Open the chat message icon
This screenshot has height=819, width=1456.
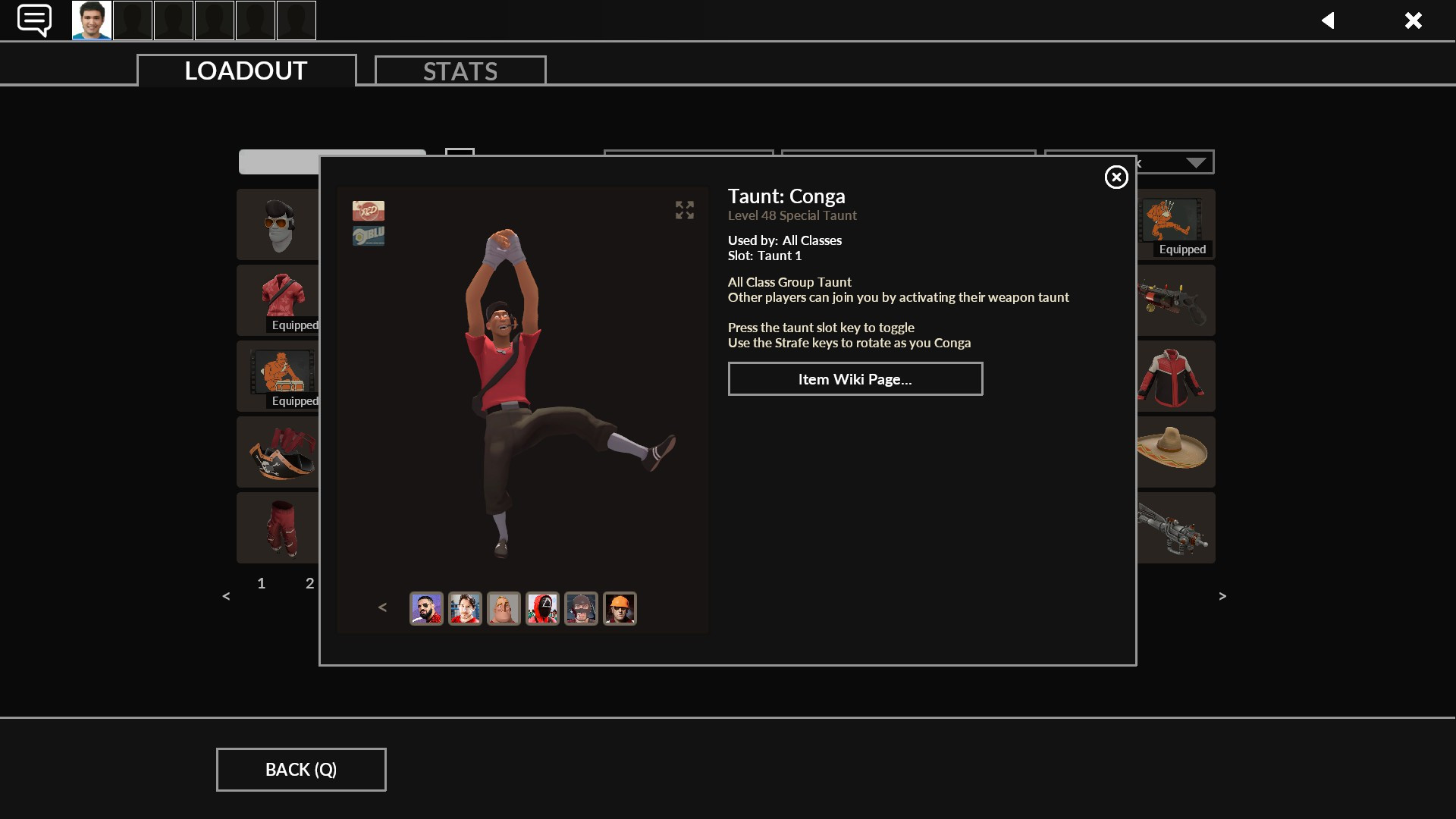[33, 20]
